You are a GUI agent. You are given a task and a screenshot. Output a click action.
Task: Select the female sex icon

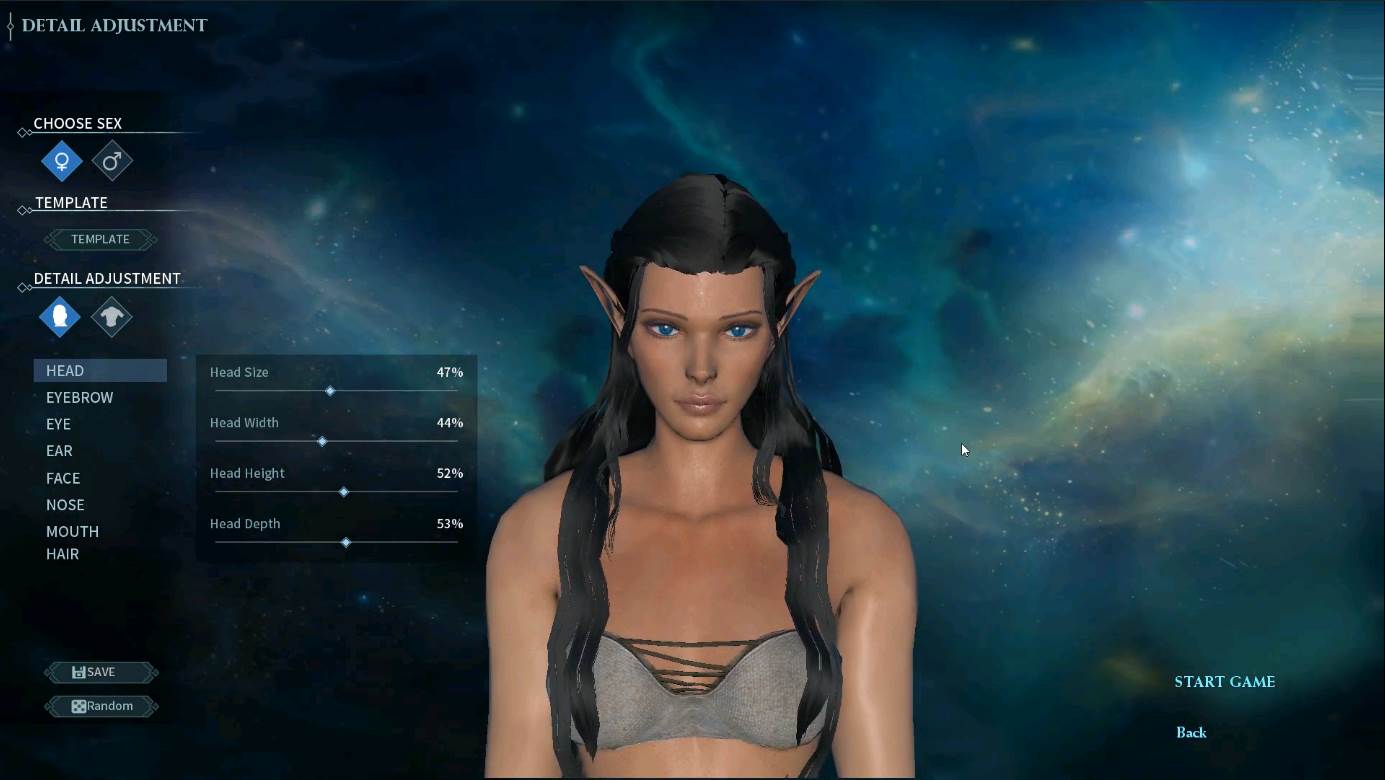62,161
